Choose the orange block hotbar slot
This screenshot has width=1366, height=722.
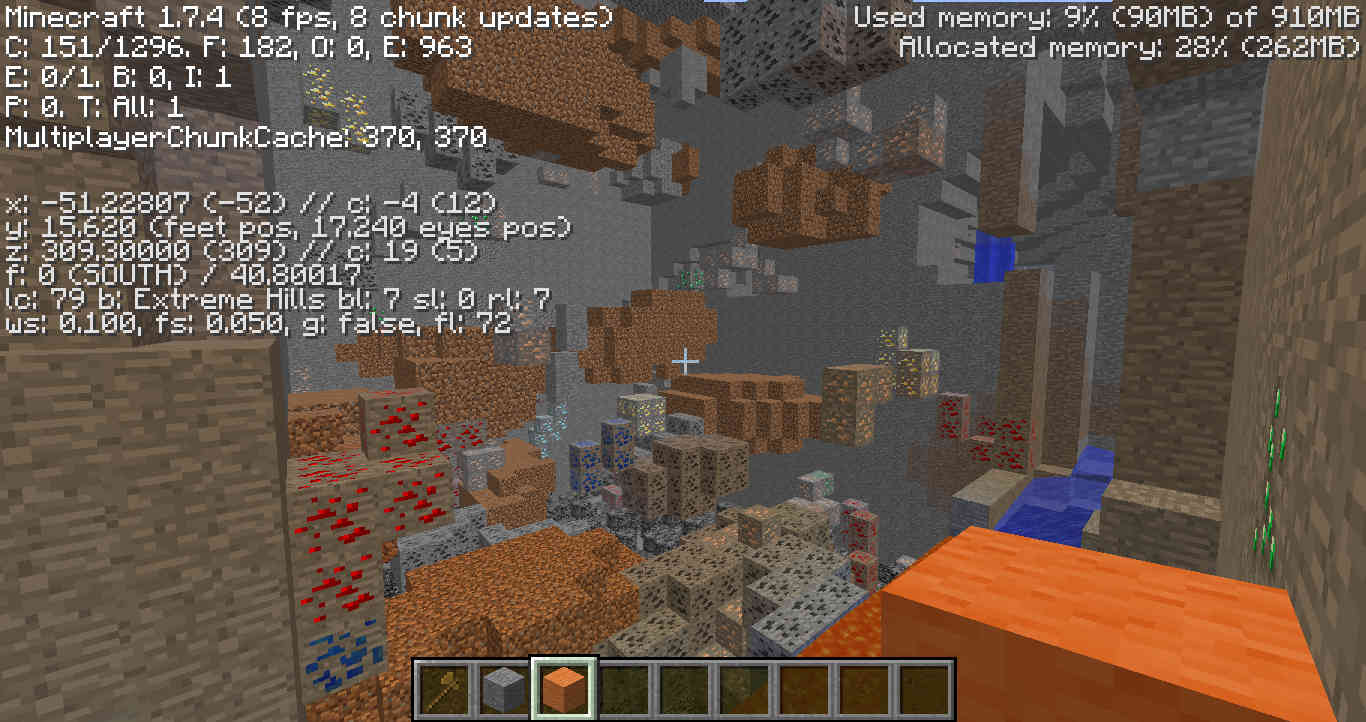[564, 689]
